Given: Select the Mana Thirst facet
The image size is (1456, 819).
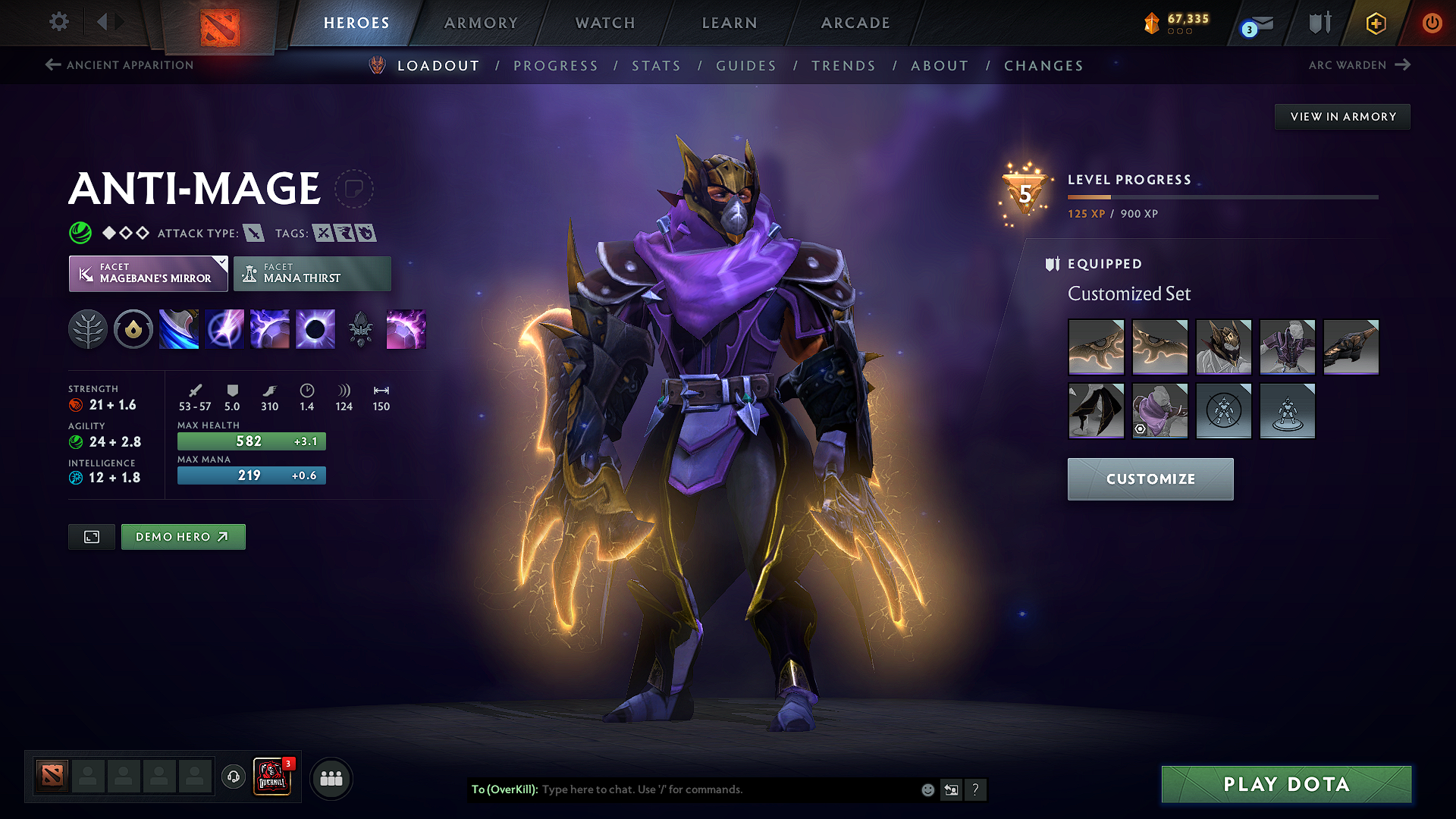Looking at the screenshot, I should (x=312, y=273).
